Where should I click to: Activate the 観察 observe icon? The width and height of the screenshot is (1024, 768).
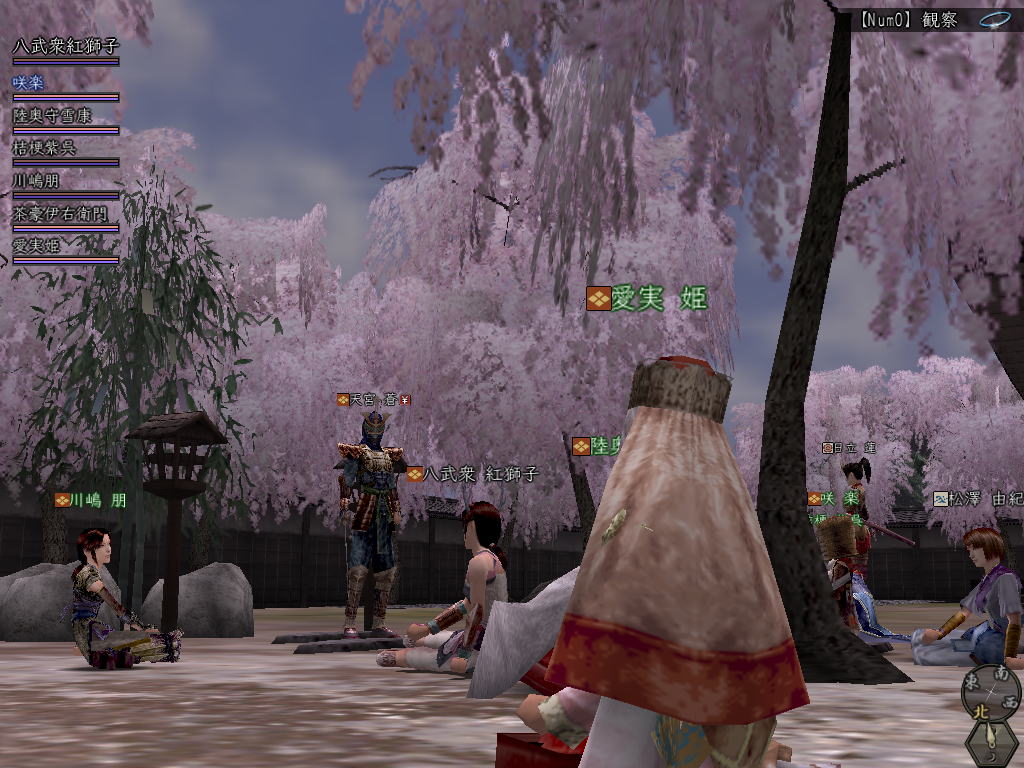(994, 19)
